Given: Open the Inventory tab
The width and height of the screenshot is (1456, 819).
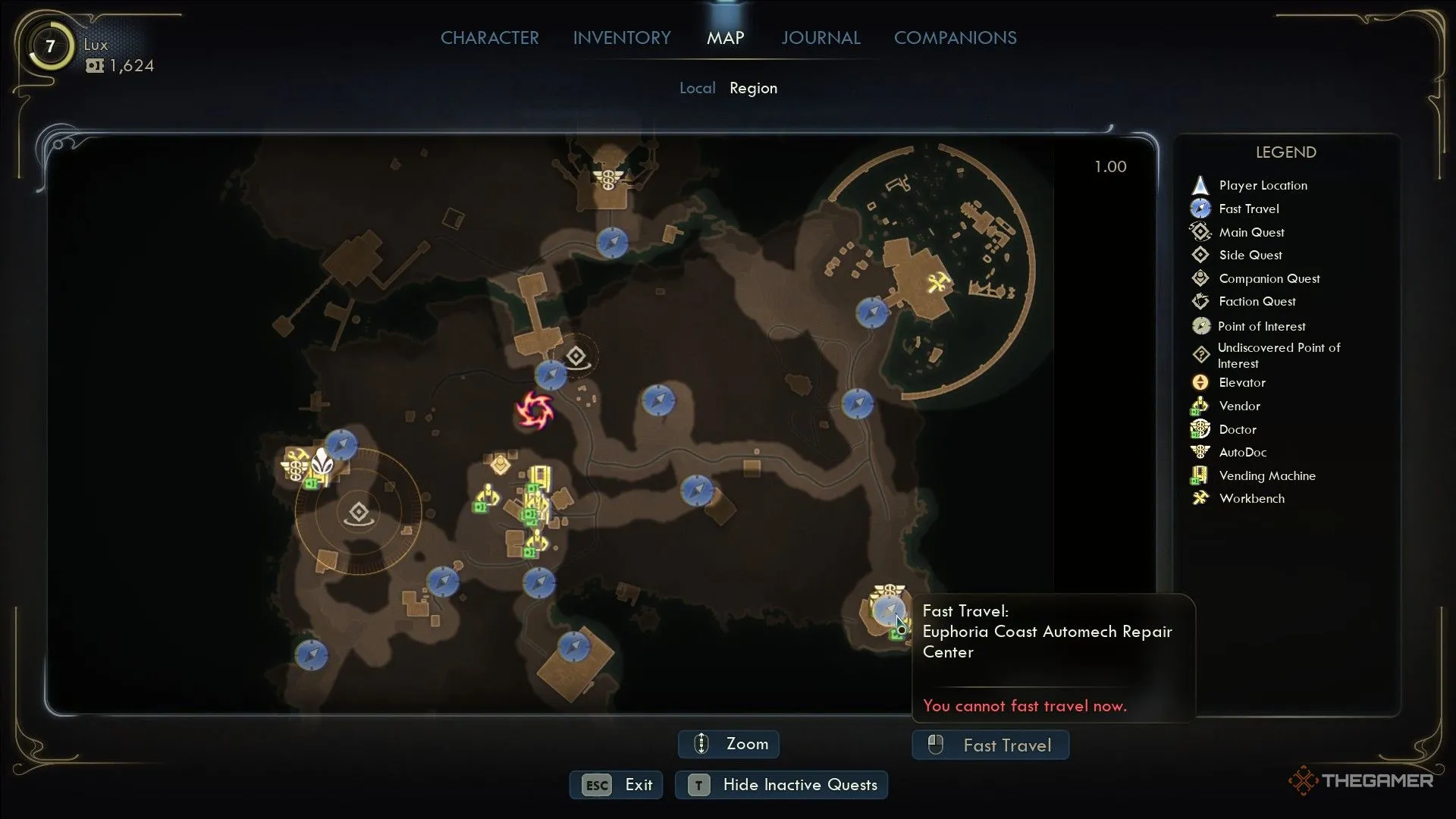Looking at the screenshot, I should (622, 38).
